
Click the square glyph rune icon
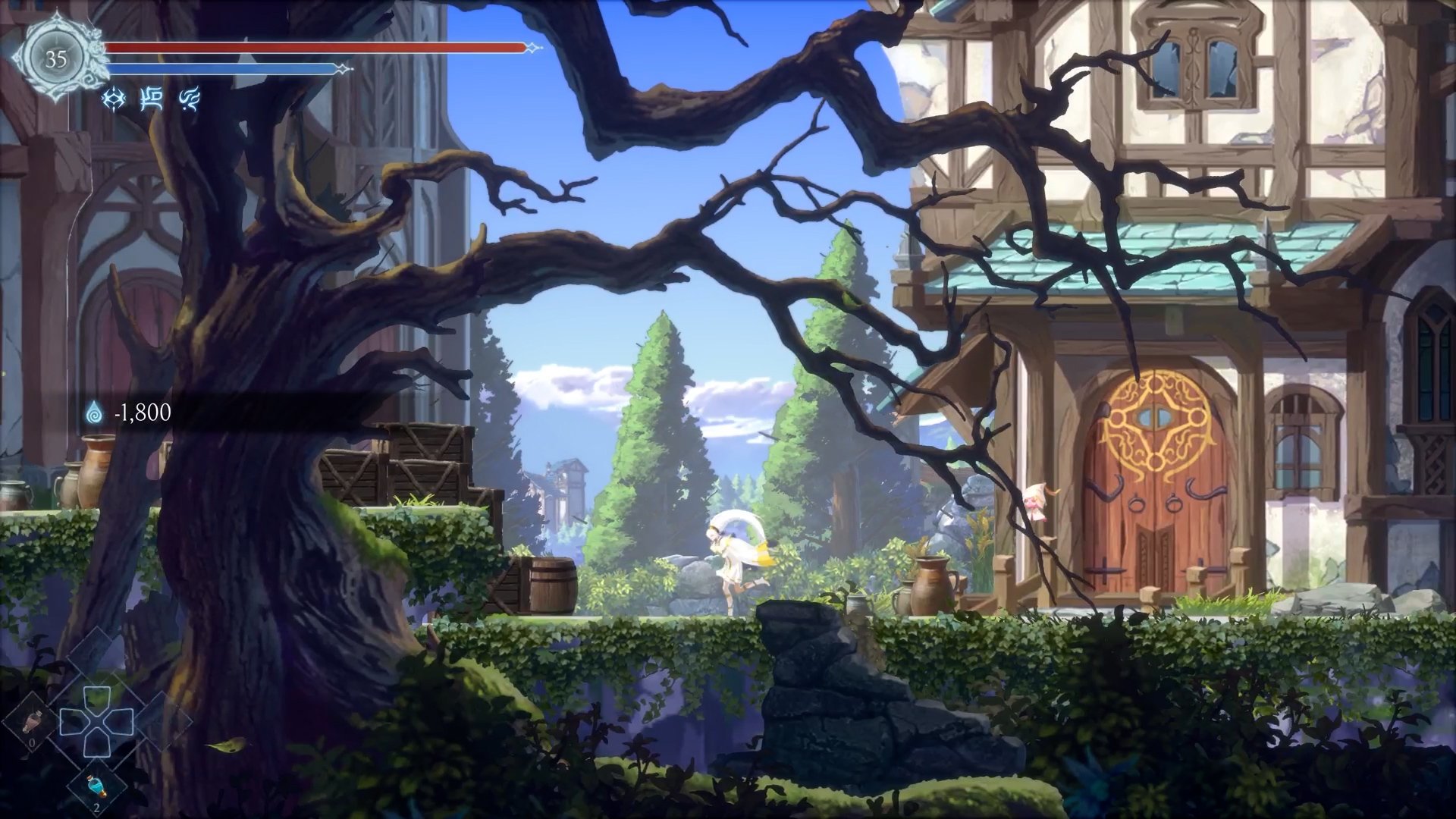[x=152, y=98]
